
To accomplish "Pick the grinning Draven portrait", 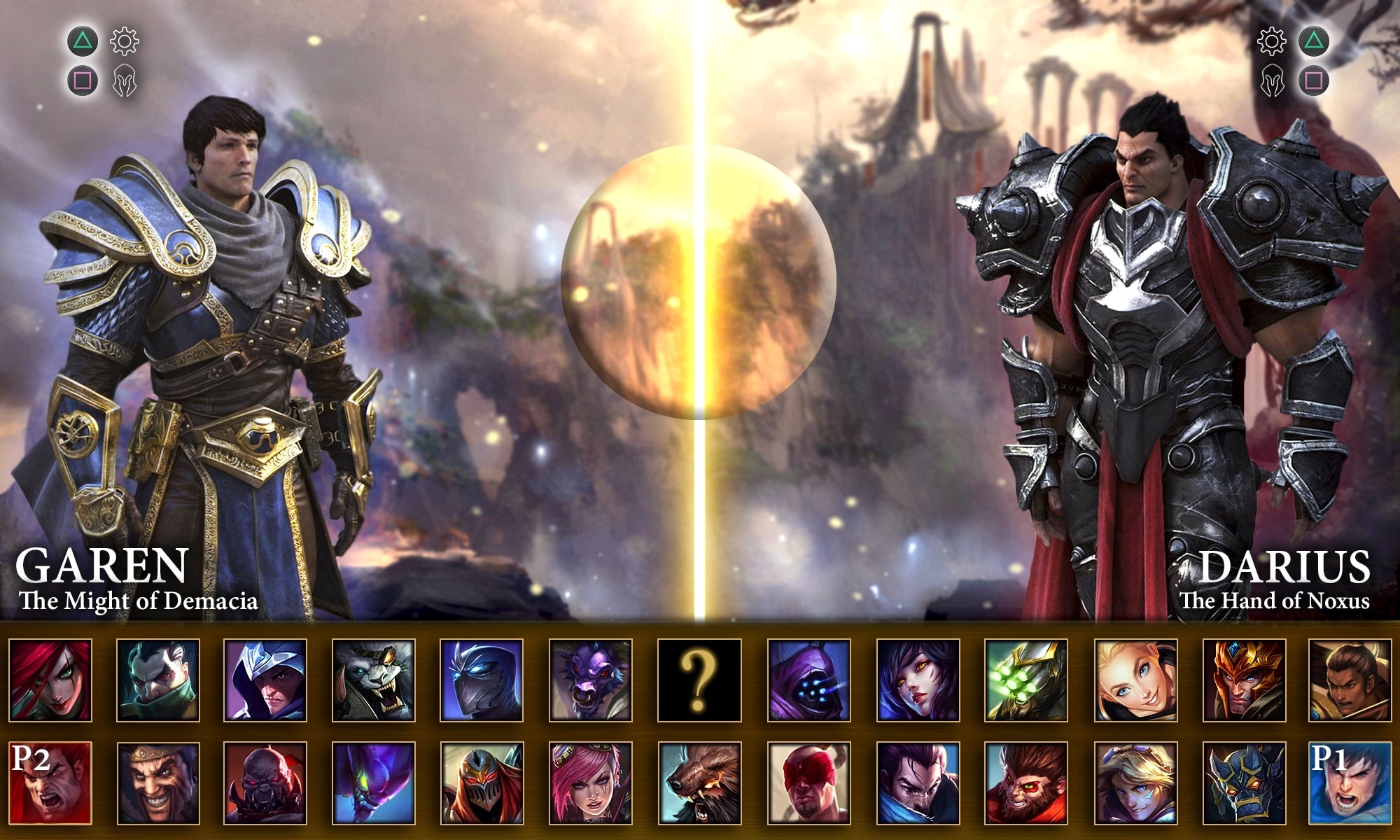I will [x=158, y=783].
